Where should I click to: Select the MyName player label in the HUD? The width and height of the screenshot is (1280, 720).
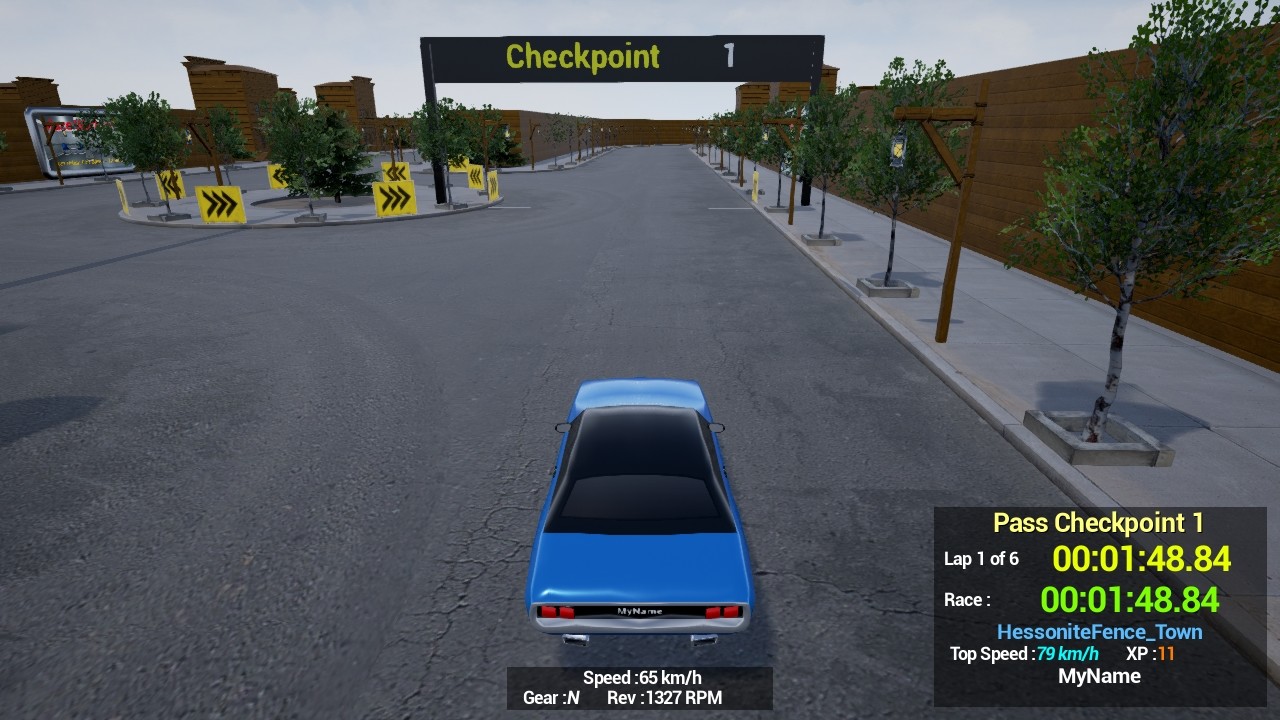[1099, 676]
